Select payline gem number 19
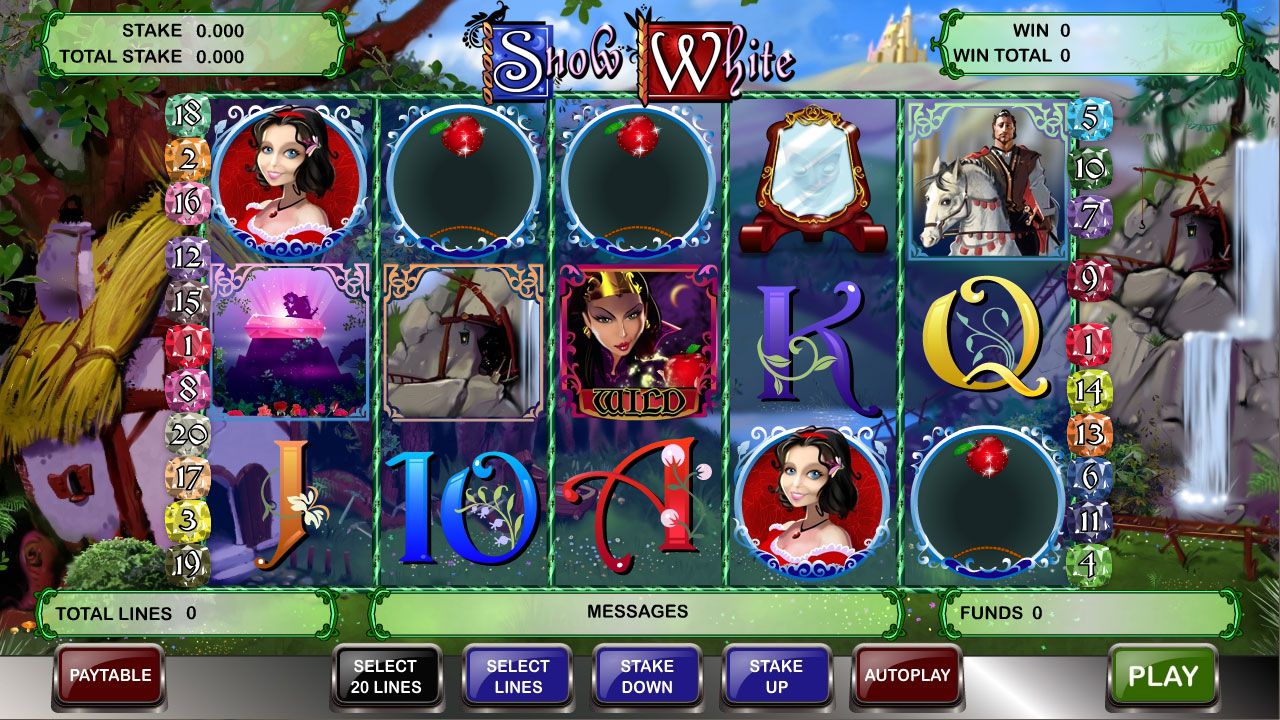 [188, 565]
